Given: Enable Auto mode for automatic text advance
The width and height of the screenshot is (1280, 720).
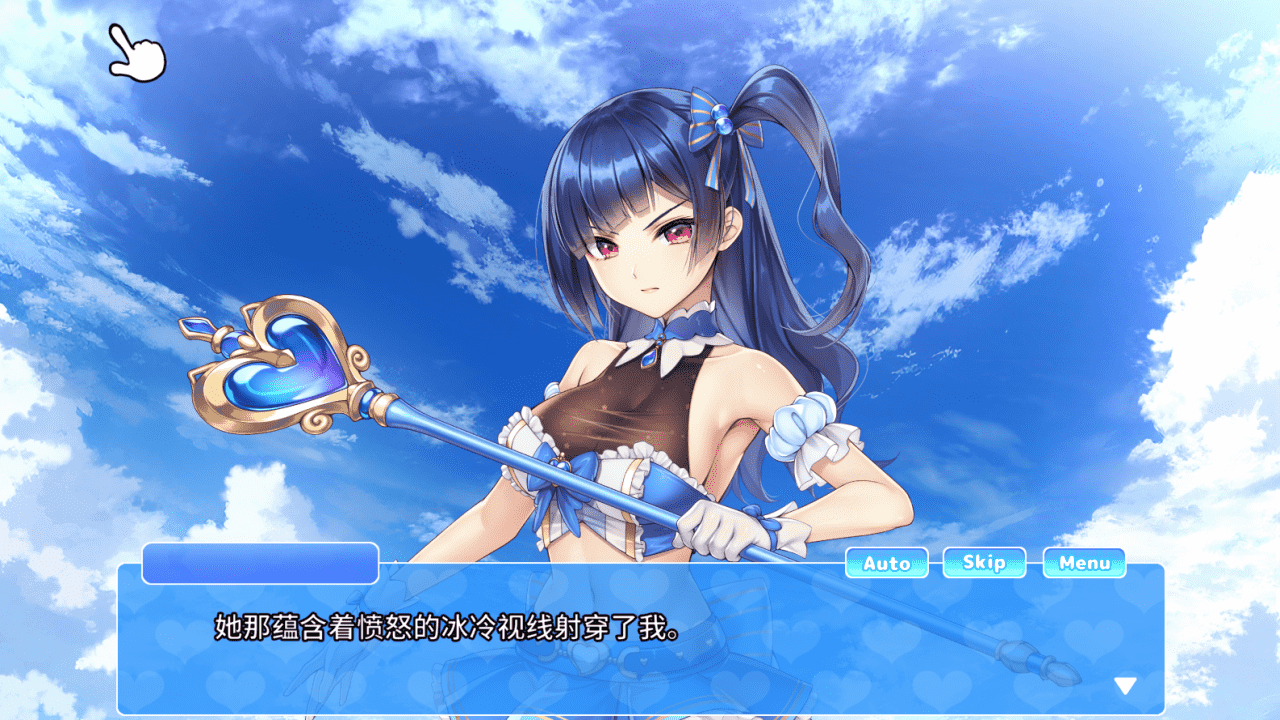Looking at the screenshot, I should [x=886, y=563].
